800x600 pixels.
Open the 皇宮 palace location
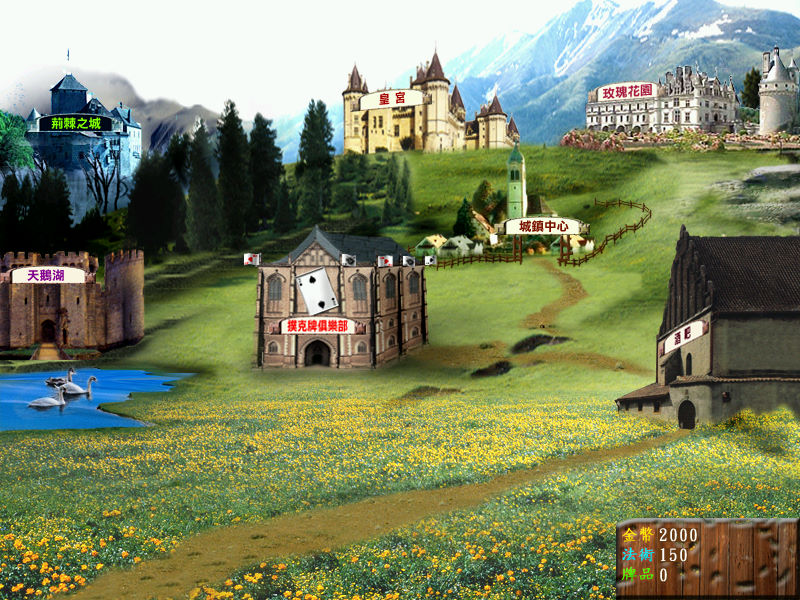point(391,100)
